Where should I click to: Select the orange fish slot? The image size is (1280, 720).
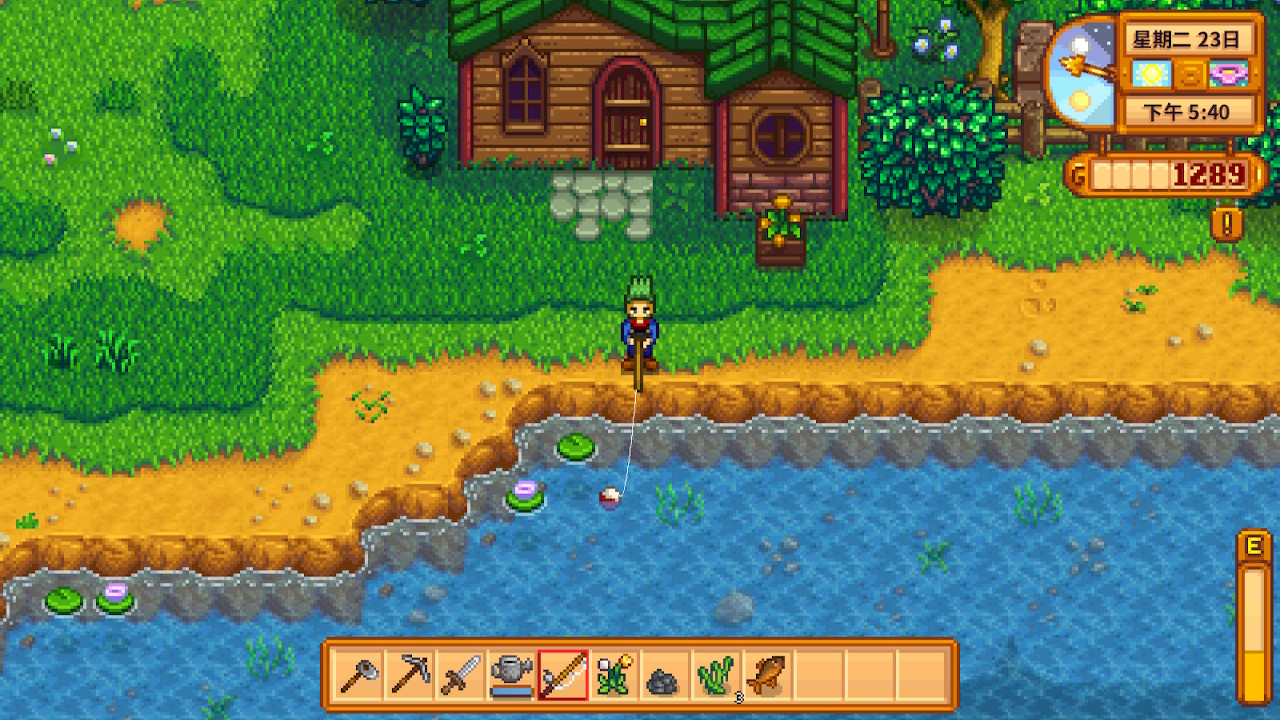[x=768, y=675]
